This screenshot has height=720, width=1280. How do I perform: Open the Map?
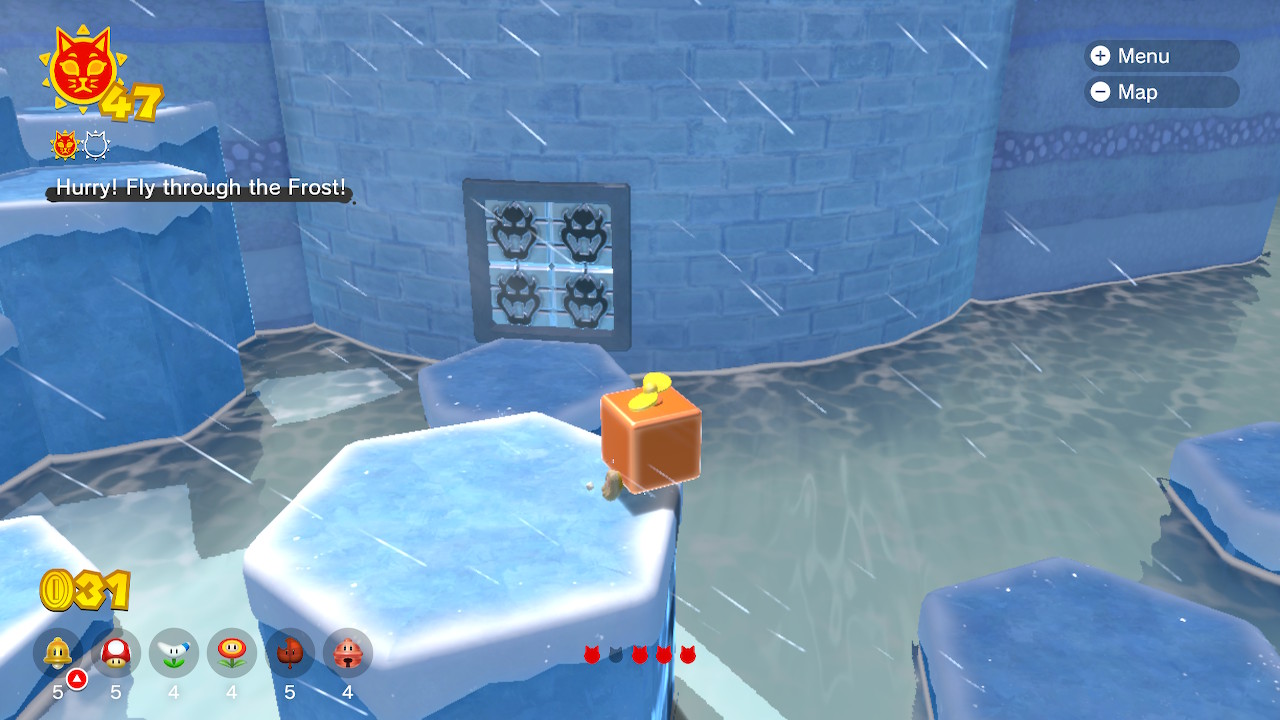coord(1160,92)
